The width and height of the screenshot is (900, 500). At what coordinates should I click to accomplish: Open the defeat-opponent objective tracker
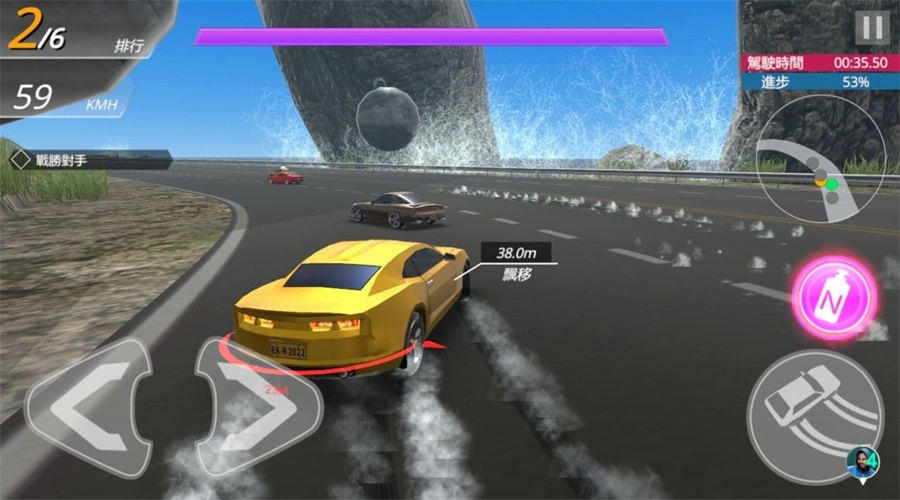tap(88, 158)
